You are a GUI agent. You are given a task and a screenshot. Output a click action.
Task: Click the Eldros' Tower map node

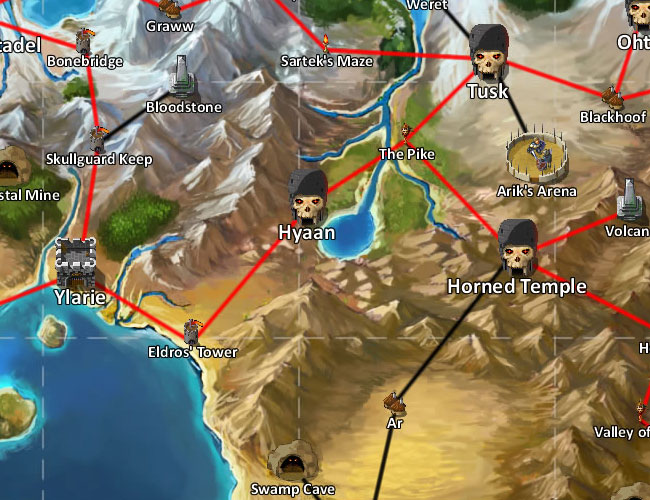[193, 332]
